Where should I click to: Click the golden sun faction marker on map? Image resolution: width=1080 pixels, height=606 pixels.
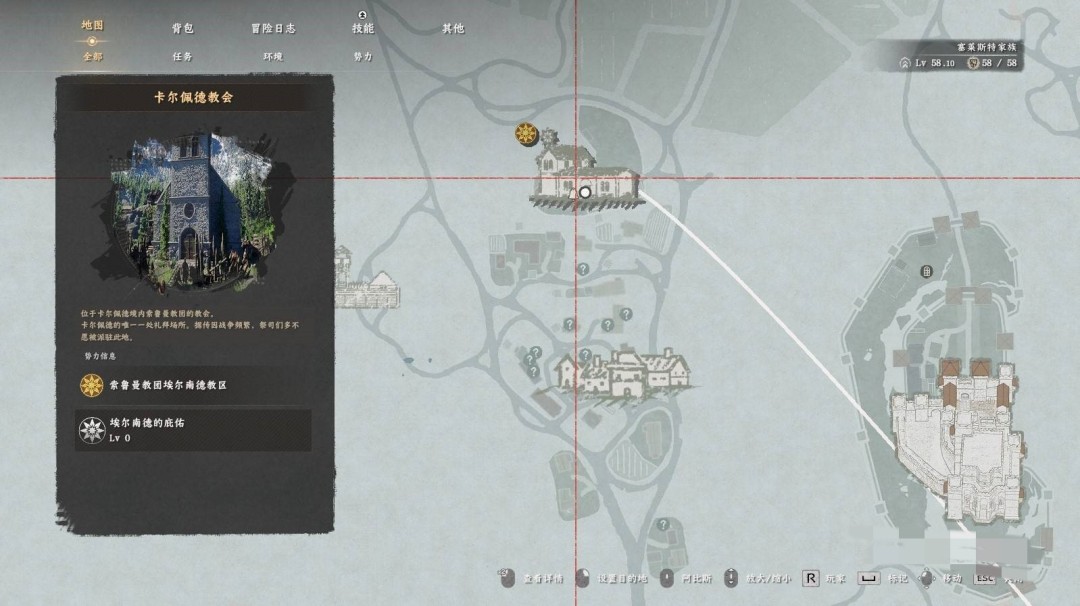click(526, 134)
